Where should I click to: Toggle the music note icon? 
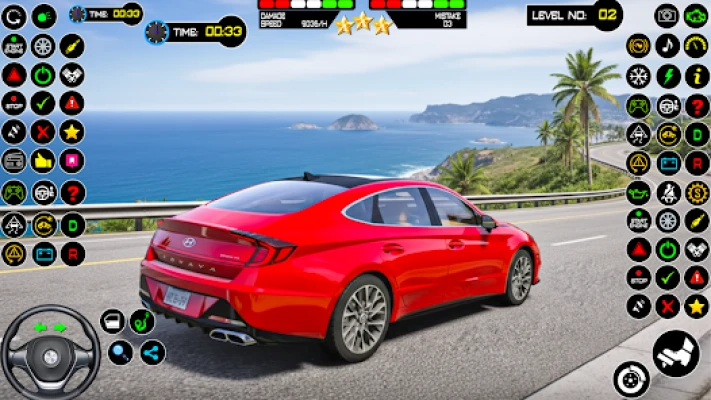click(x=667, y=45)
